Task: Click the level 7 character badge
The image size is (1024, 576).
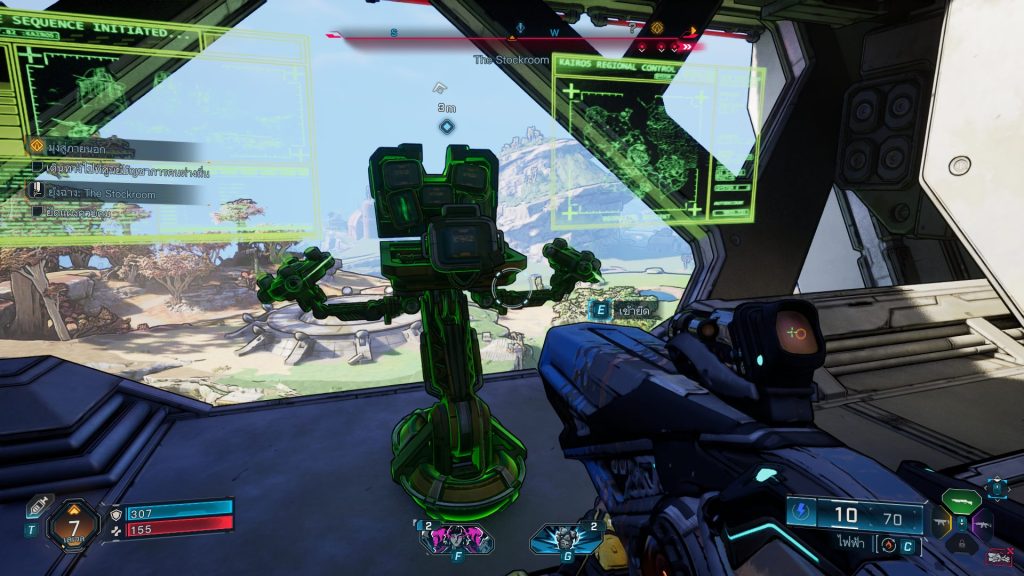Action: (x=73, y=521)
